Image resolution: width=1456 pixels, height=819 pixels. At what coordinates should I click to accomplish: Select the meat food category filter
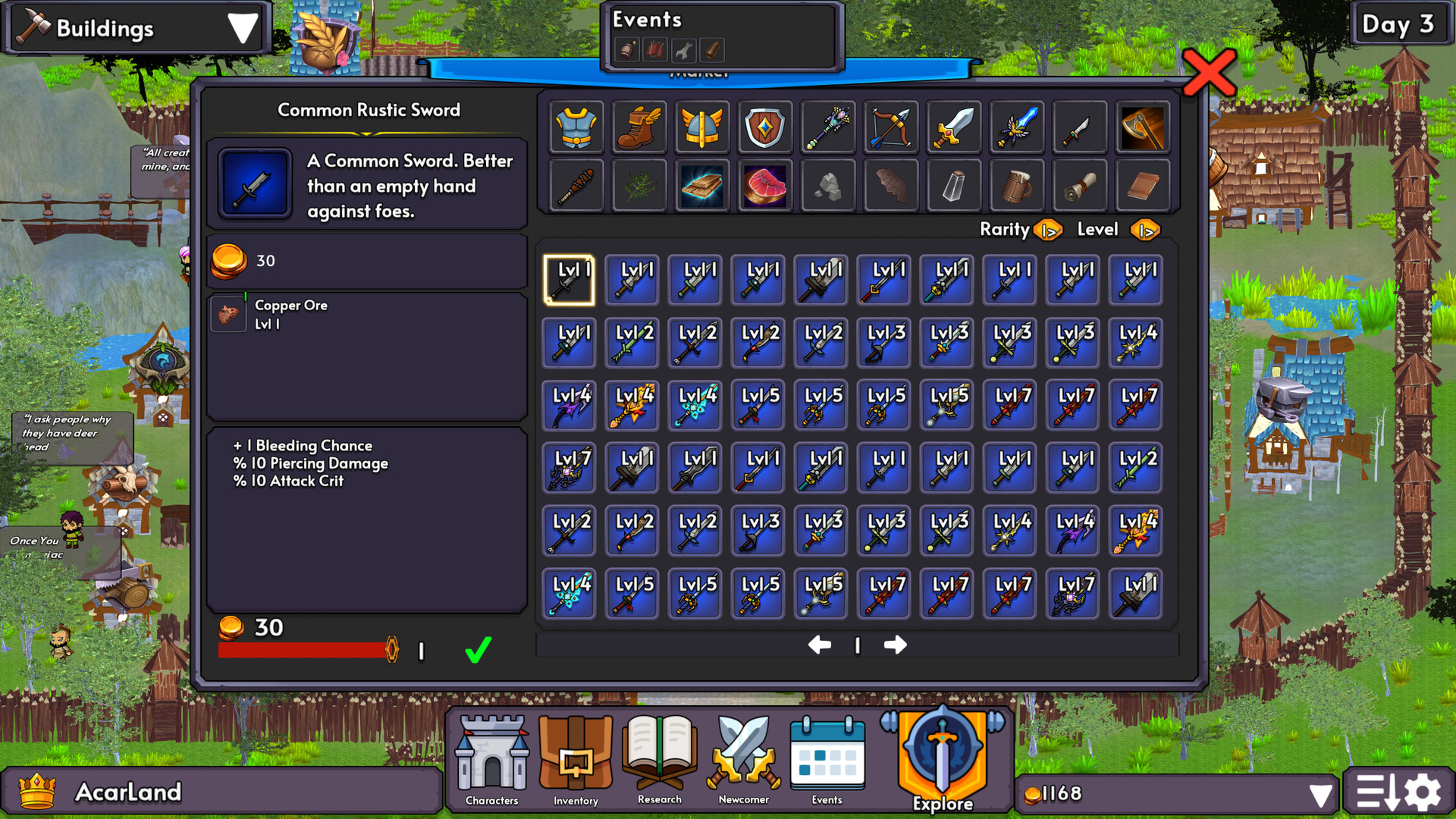pyautogui.click(x=764, y=185)
